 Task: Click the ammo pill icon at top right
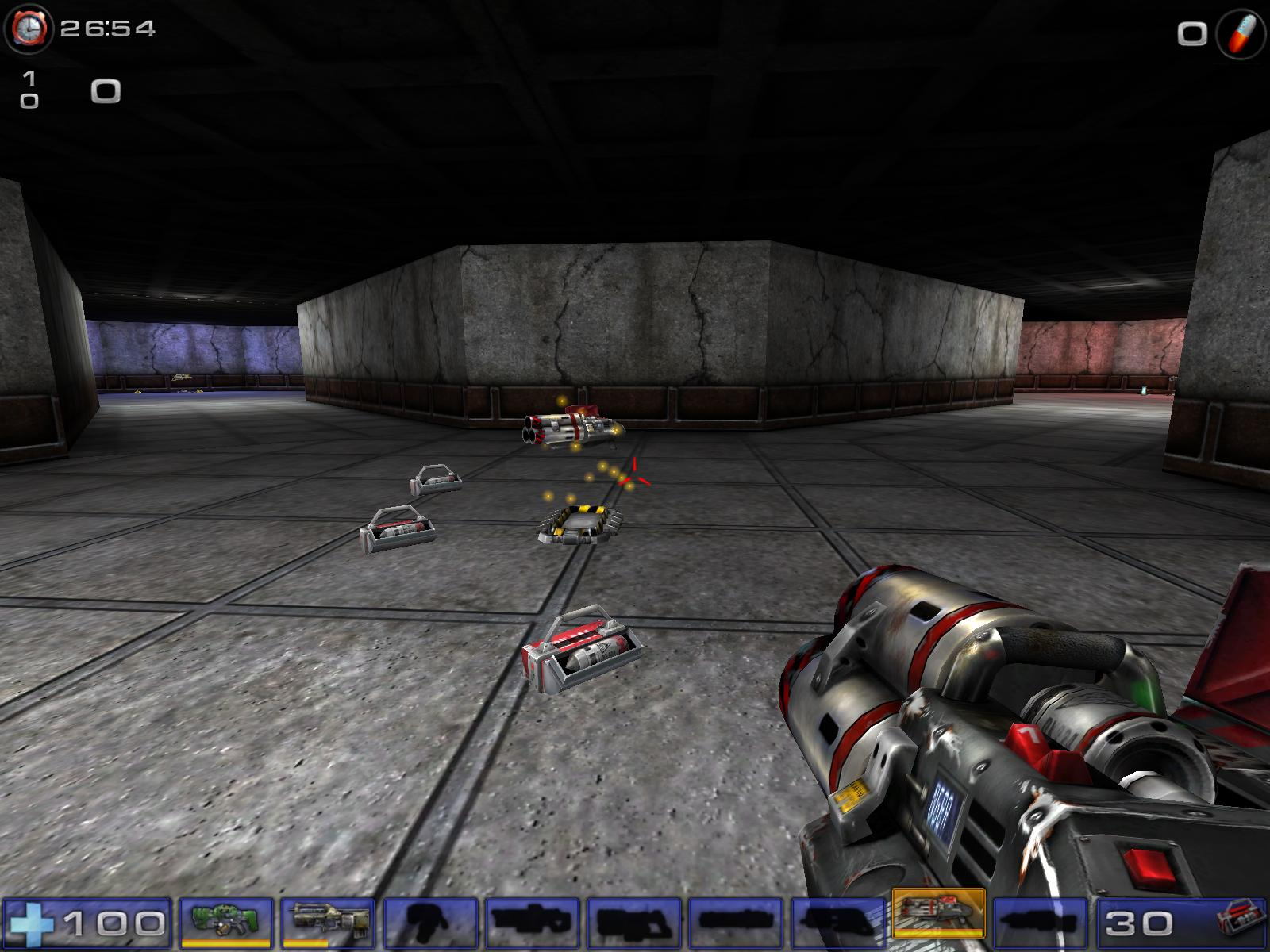click(1241, 32)
